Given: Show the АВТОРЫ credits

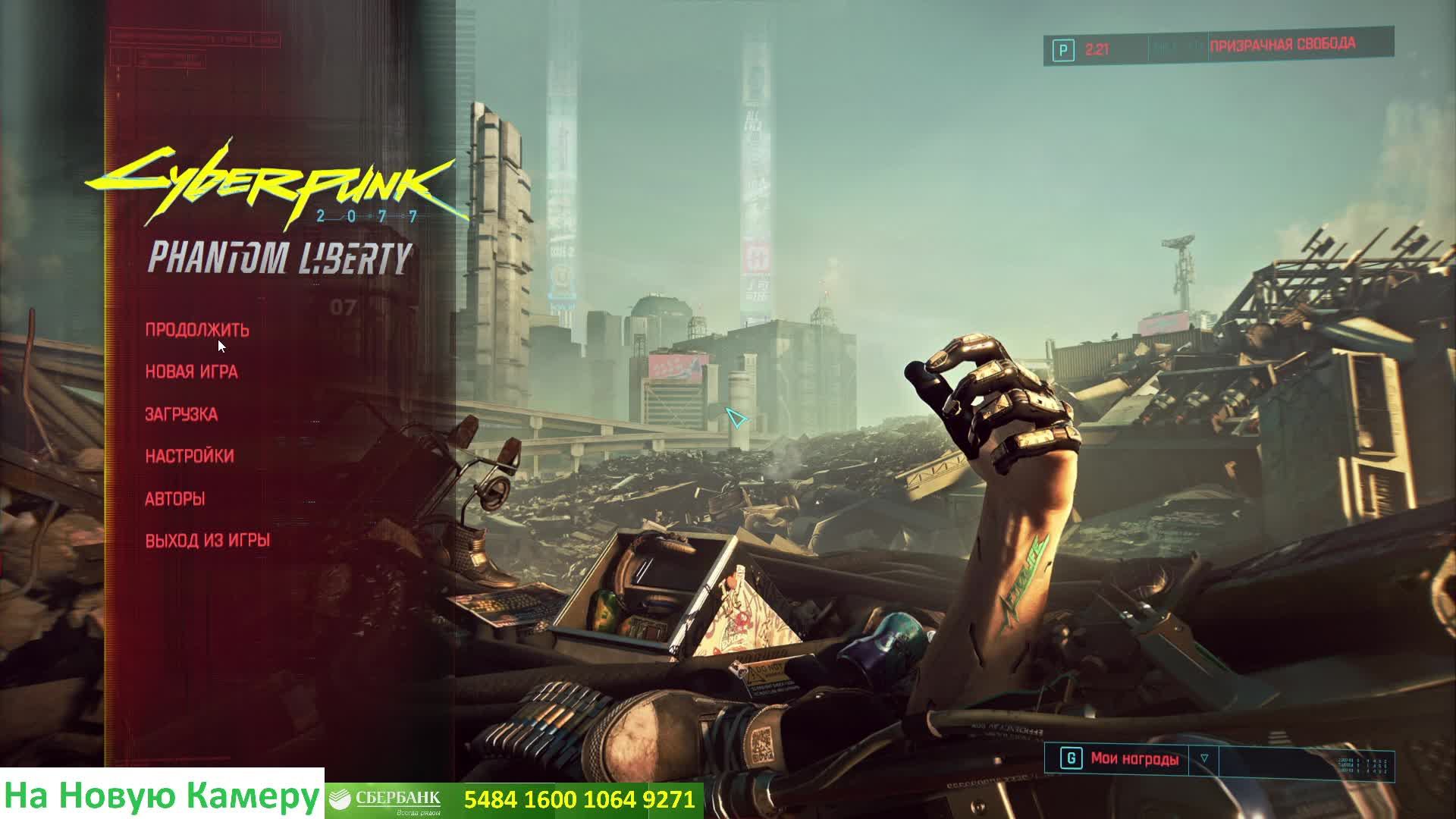Looking at the screenshot, I should (175, 498).
